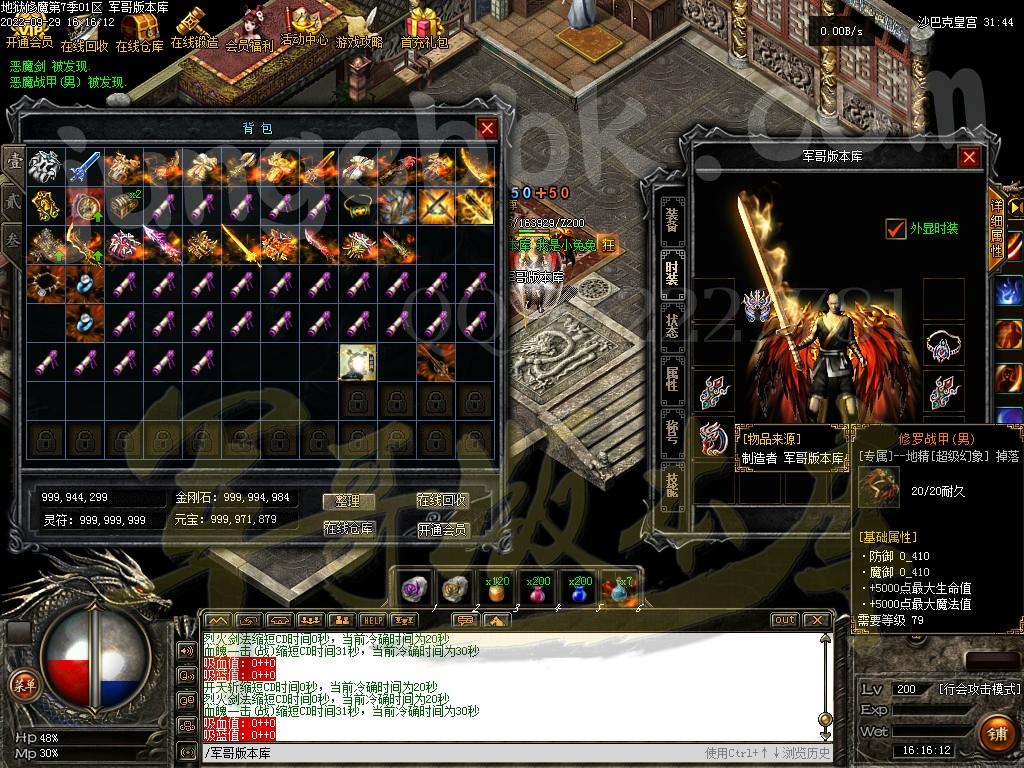Click 在线回收 button in bag panel
Screen dimensions: 1024x768
click(x=442, y=501)
